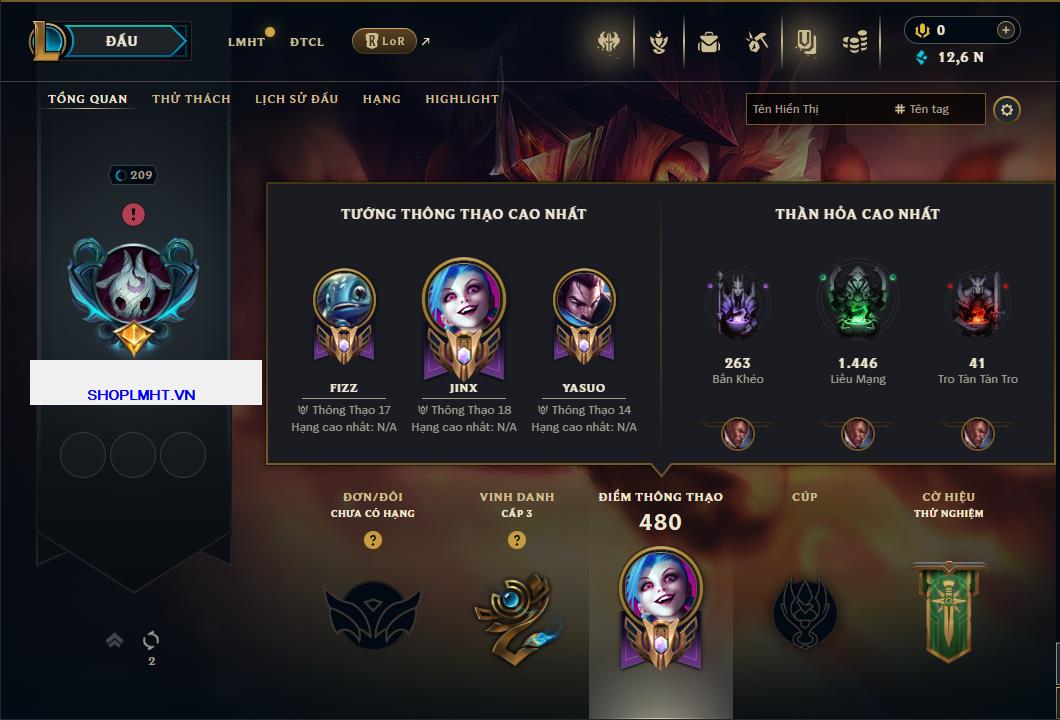Switch to the LMHT game tab
1060x720 pixels.
point(246,42)
